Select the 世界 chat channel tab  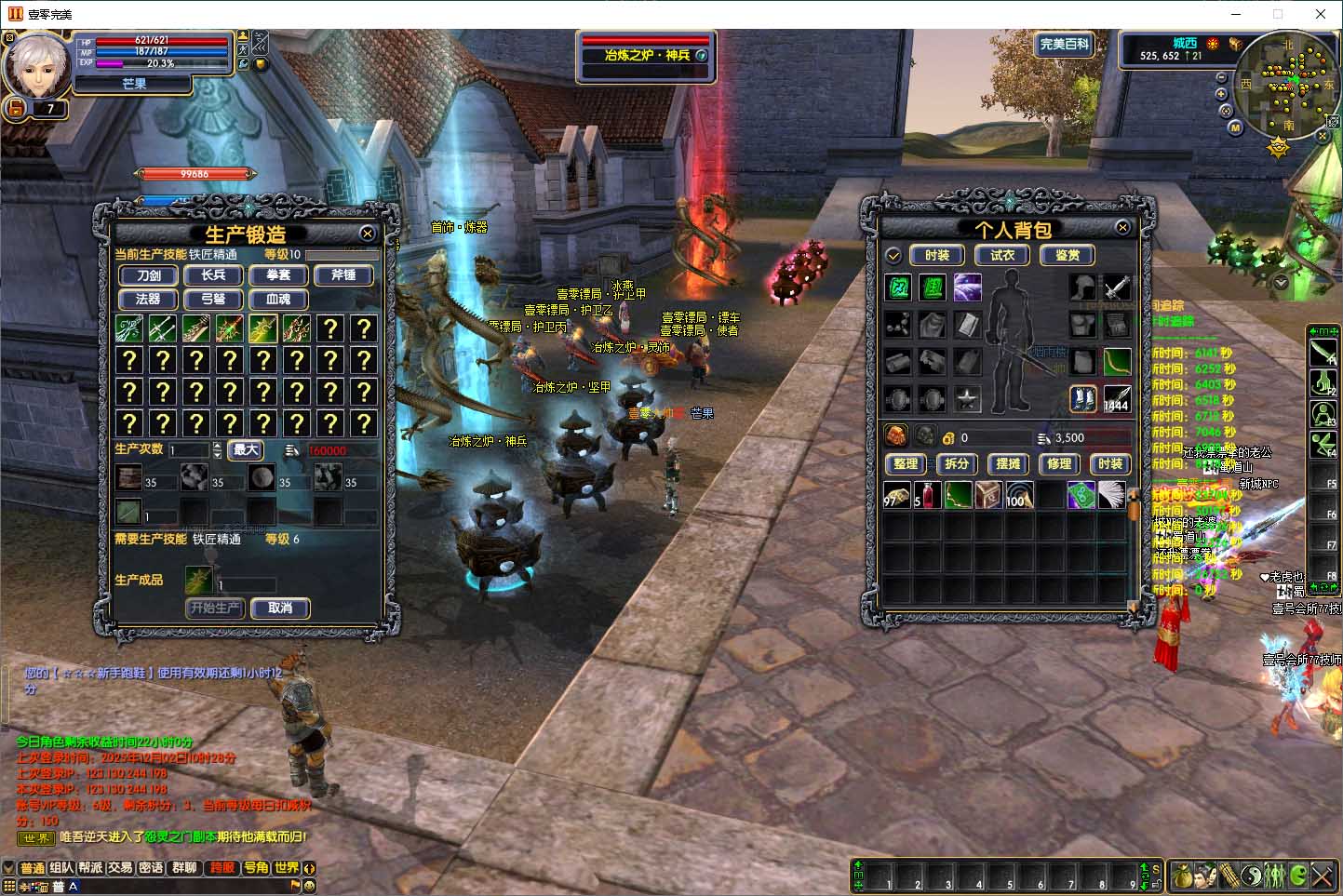[x=287, y=867]
